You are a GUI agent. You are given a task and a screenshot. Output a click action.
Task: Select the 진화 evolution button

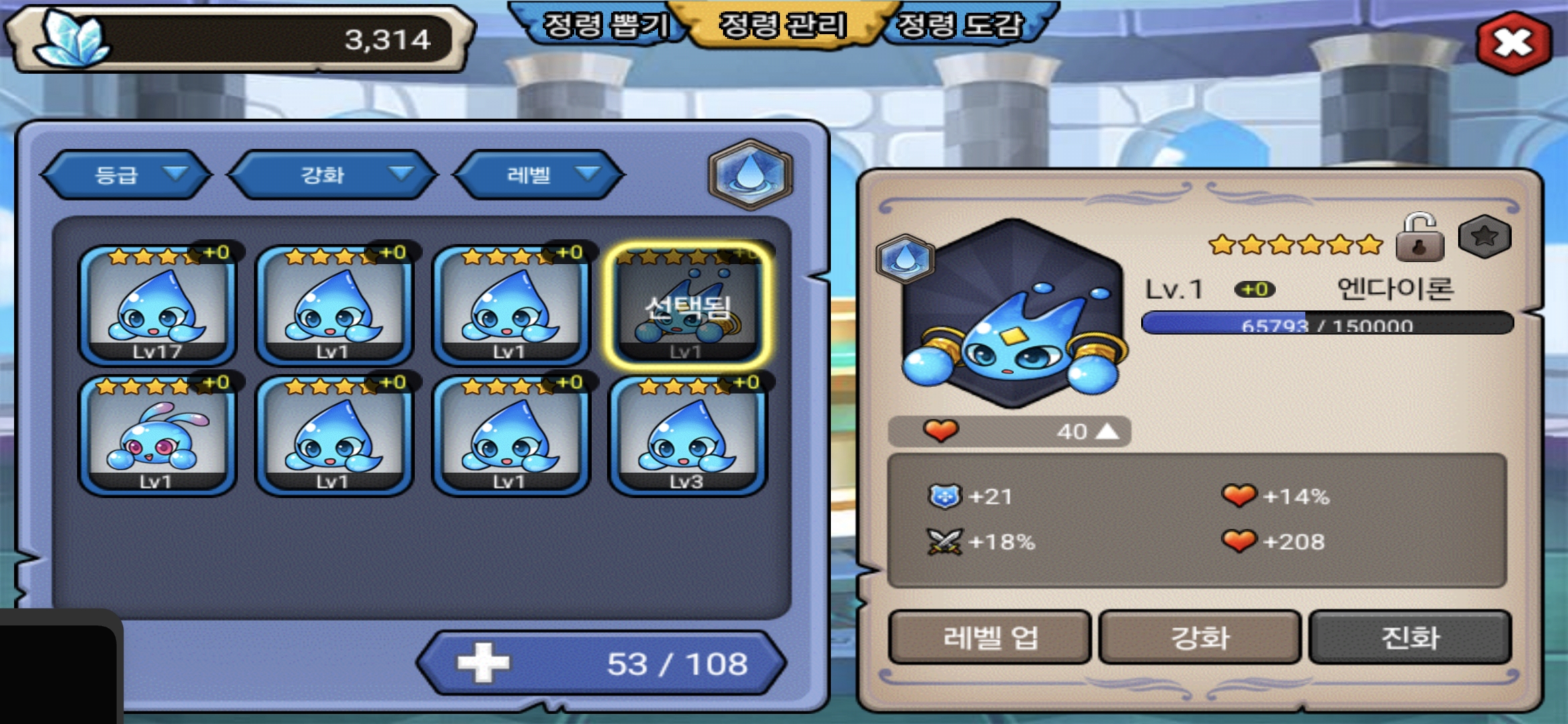click(x=1410, y=637)
